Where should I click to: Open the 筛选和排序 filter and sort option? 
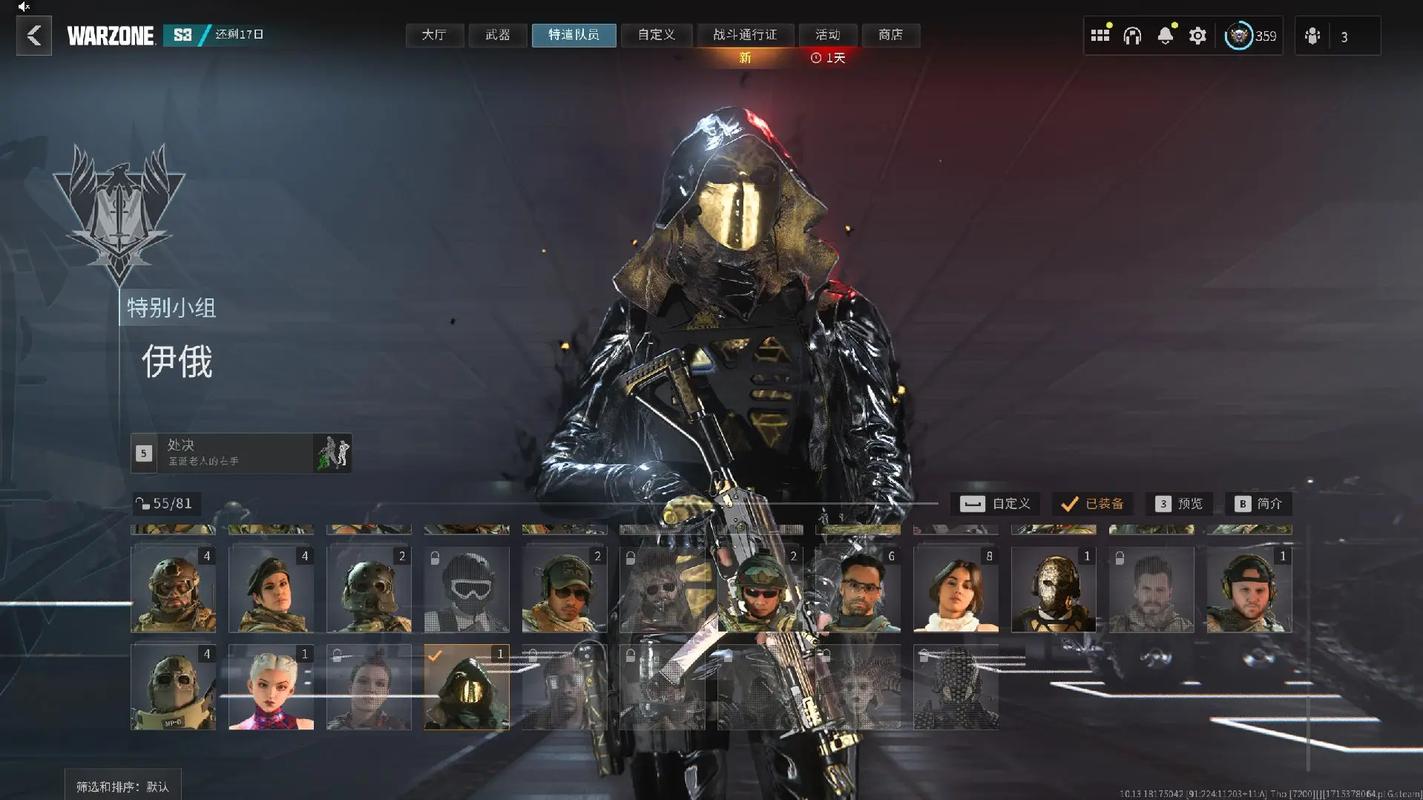tap(123, 786)
